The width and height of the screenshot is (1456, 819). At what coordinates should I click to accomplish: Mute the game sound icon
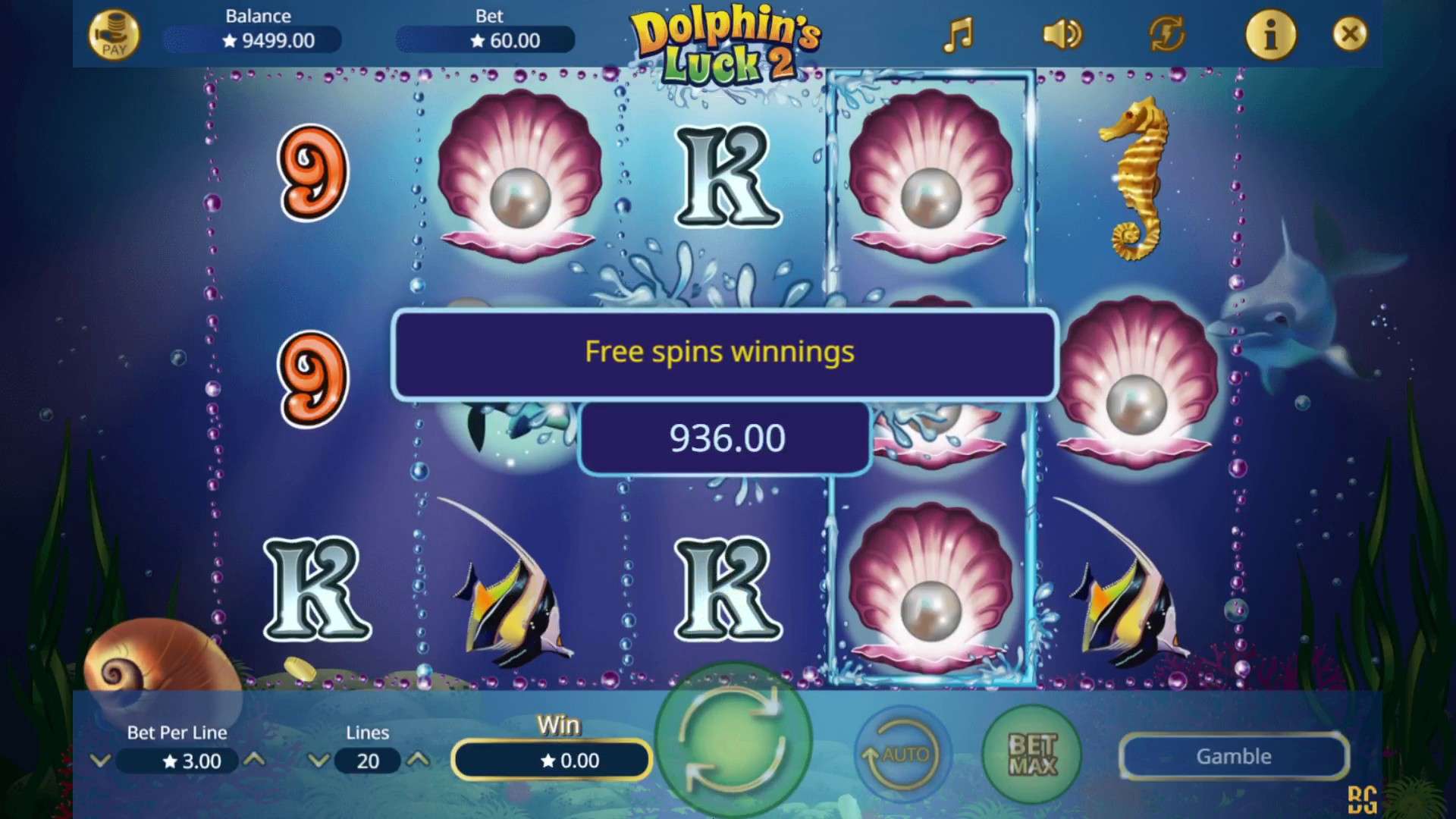tap(1061, 34)
